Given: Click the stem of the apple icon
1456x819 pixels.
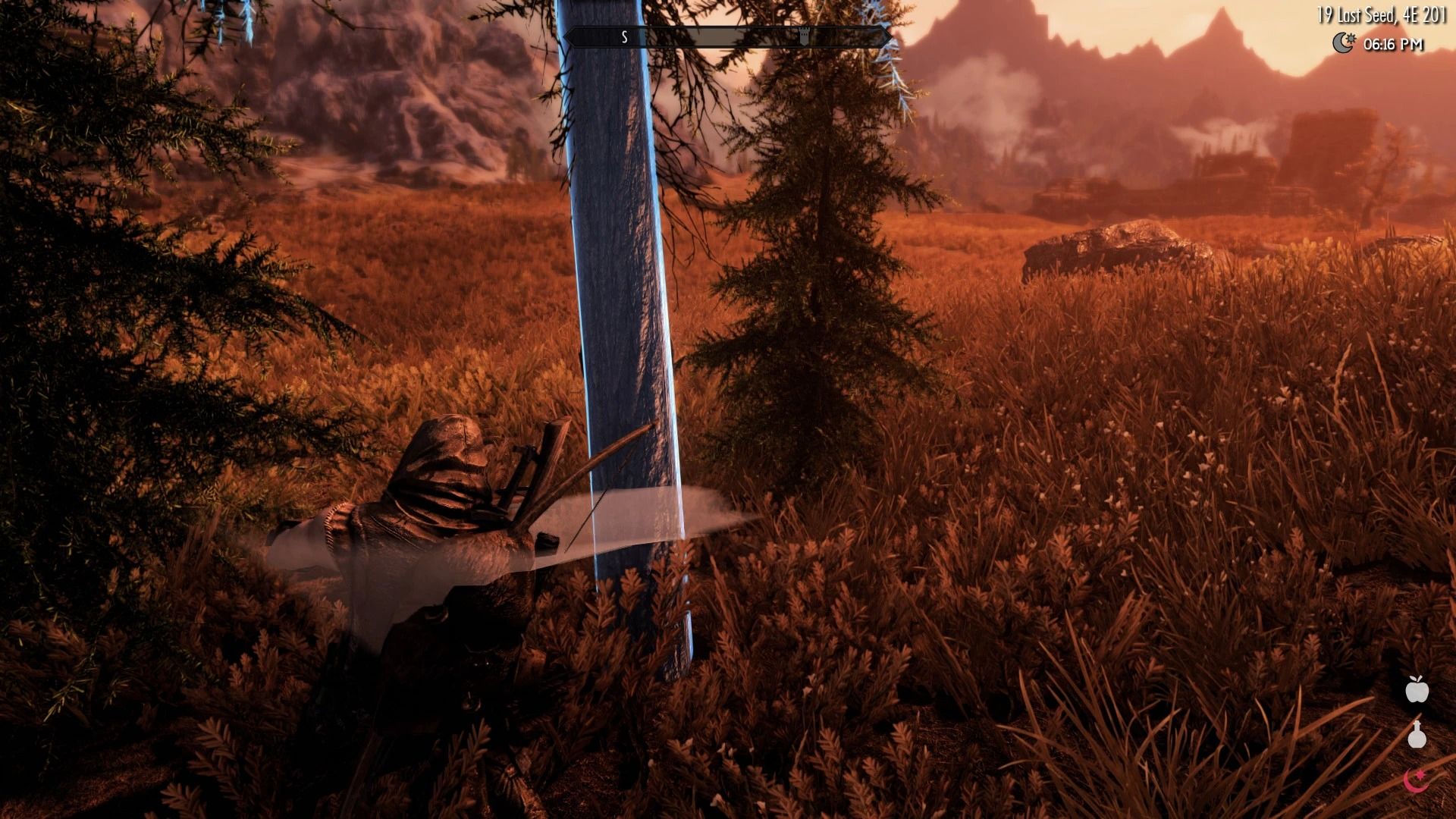Looking at the screenshot, I should (1417, 679).
